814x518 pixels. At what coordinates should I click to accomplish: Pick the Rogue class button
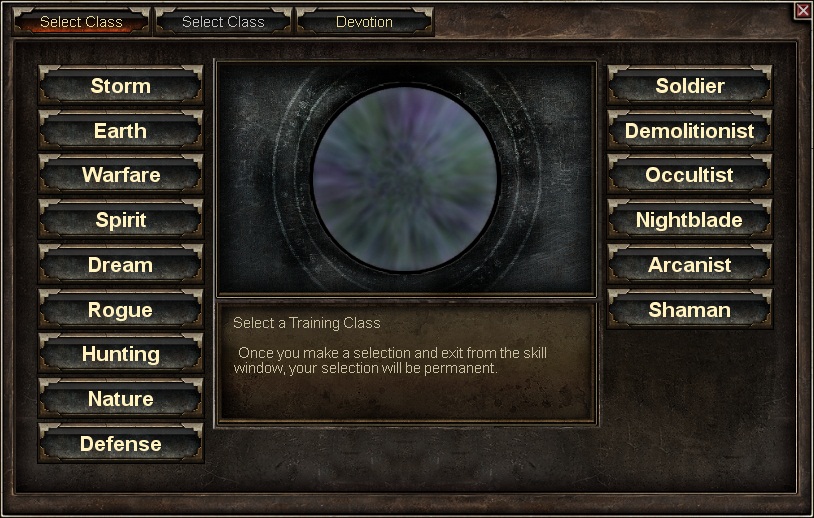coord(120,310)
